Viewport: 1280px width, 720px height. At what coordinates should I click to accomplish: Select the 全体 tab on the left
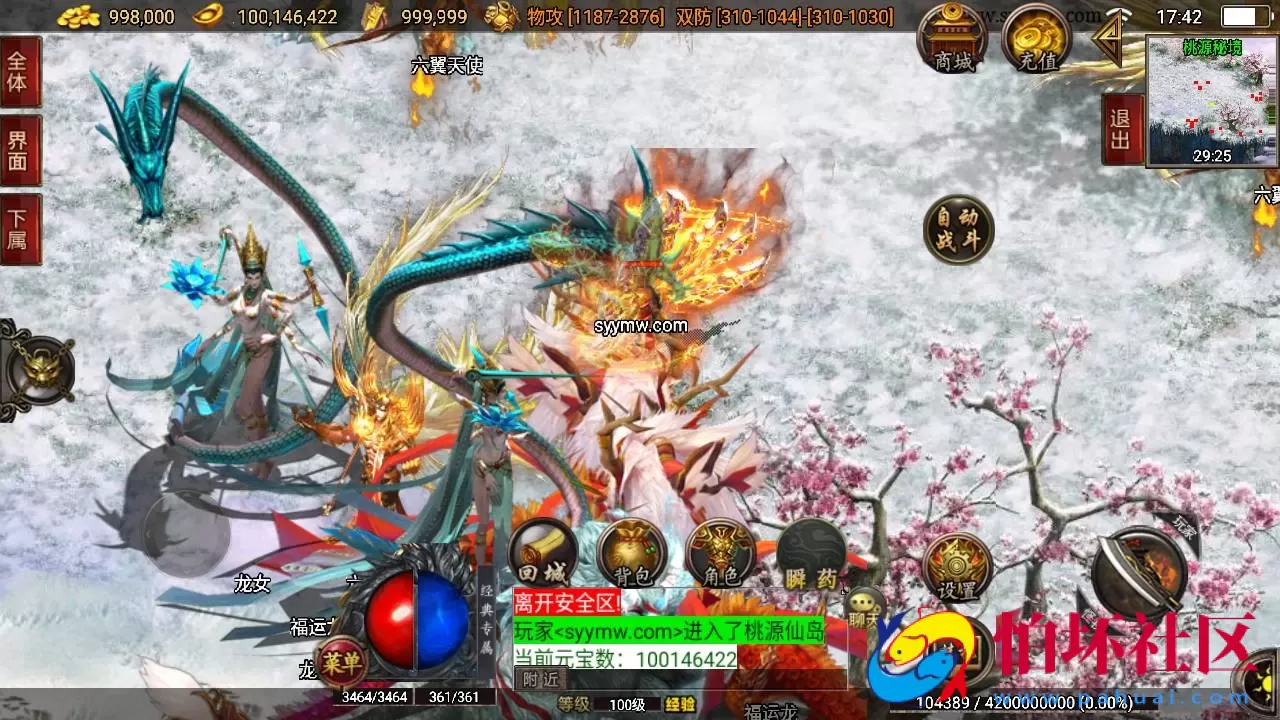coord(20,73)
